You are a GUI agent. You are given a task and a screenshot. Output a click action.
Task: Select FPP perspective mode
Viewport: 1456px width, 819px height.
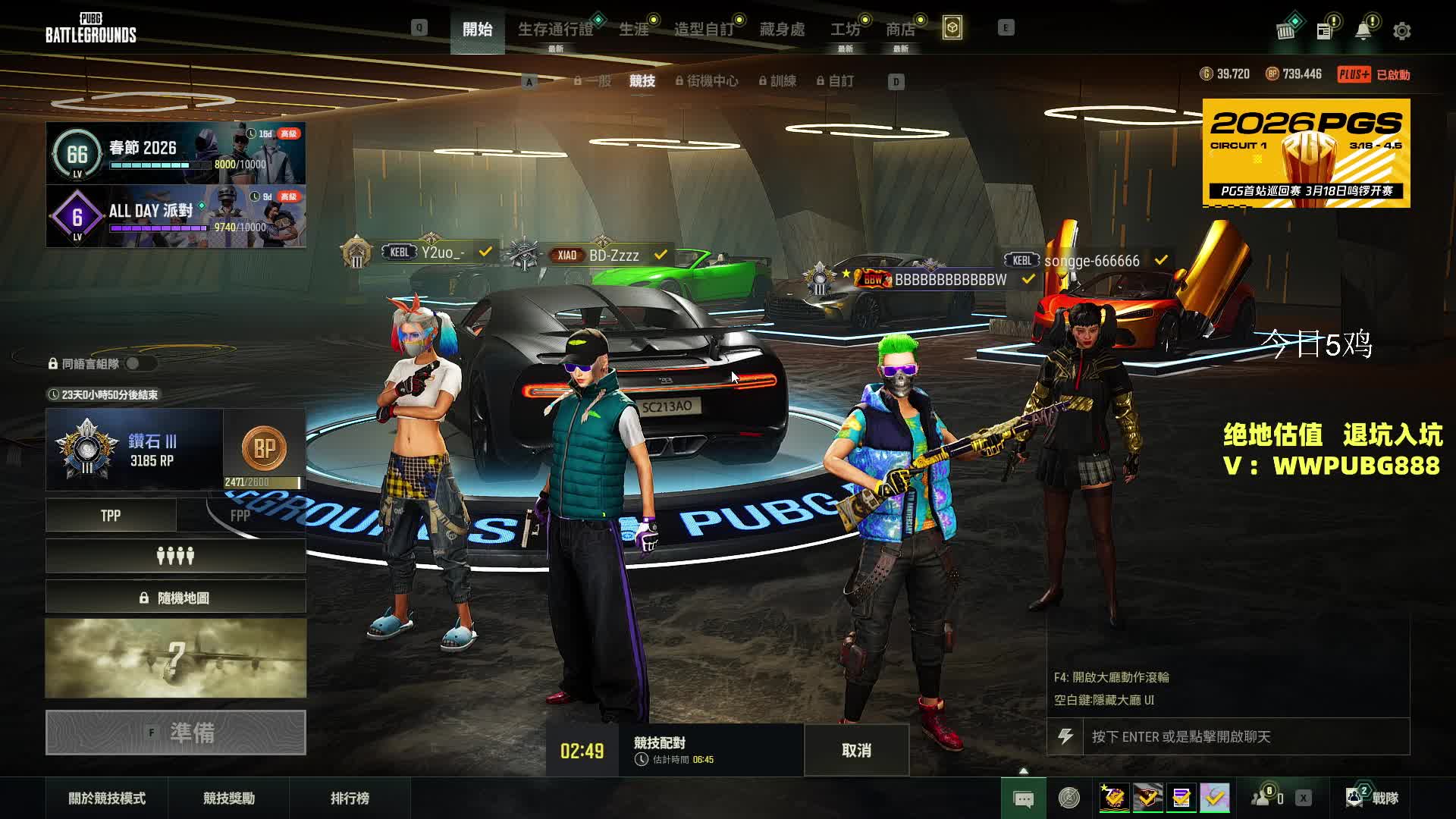click(240, 516)
